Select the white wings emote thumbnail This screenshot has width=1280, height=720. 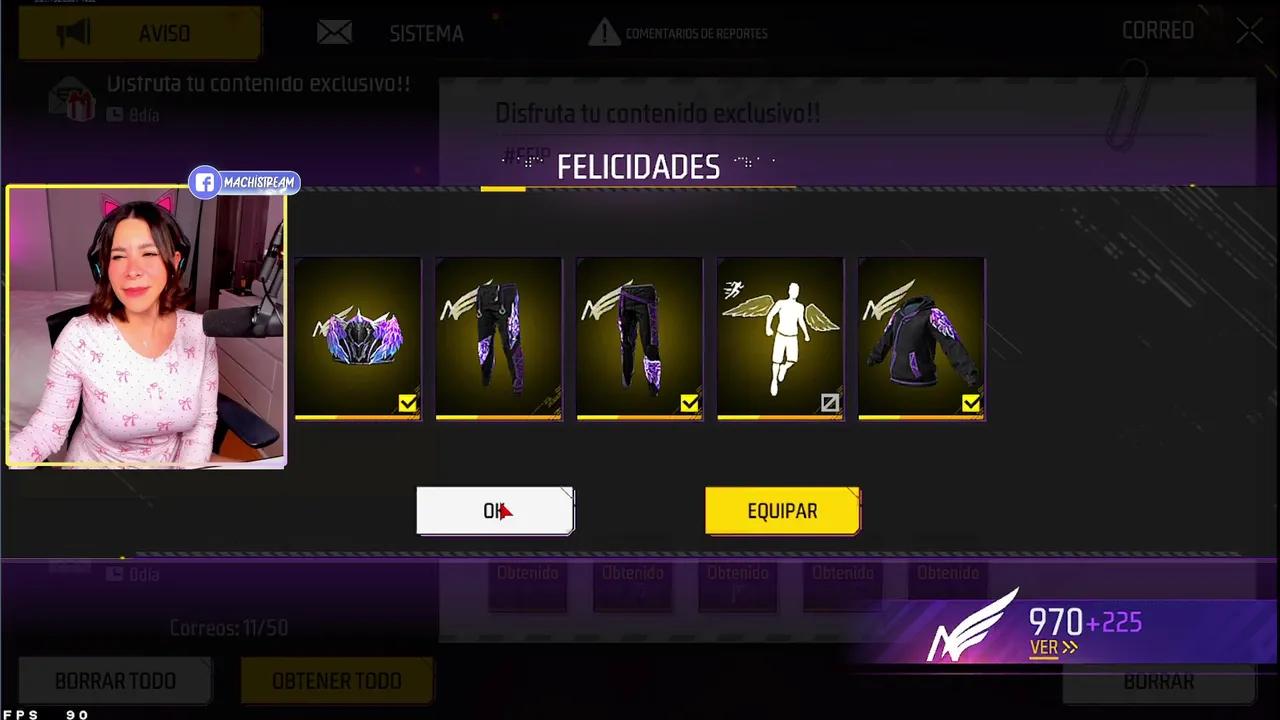780,338
